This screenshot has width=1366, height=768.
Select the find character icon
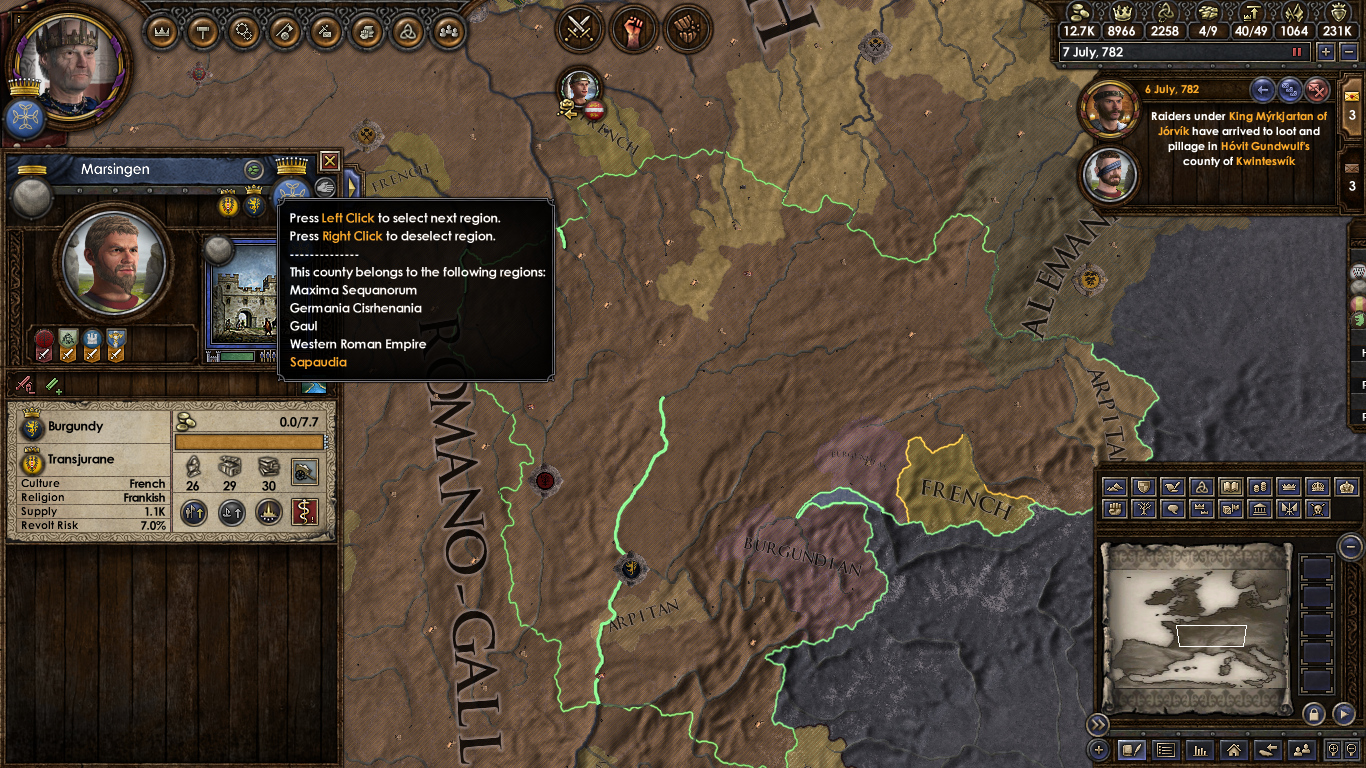point(1302,750)
